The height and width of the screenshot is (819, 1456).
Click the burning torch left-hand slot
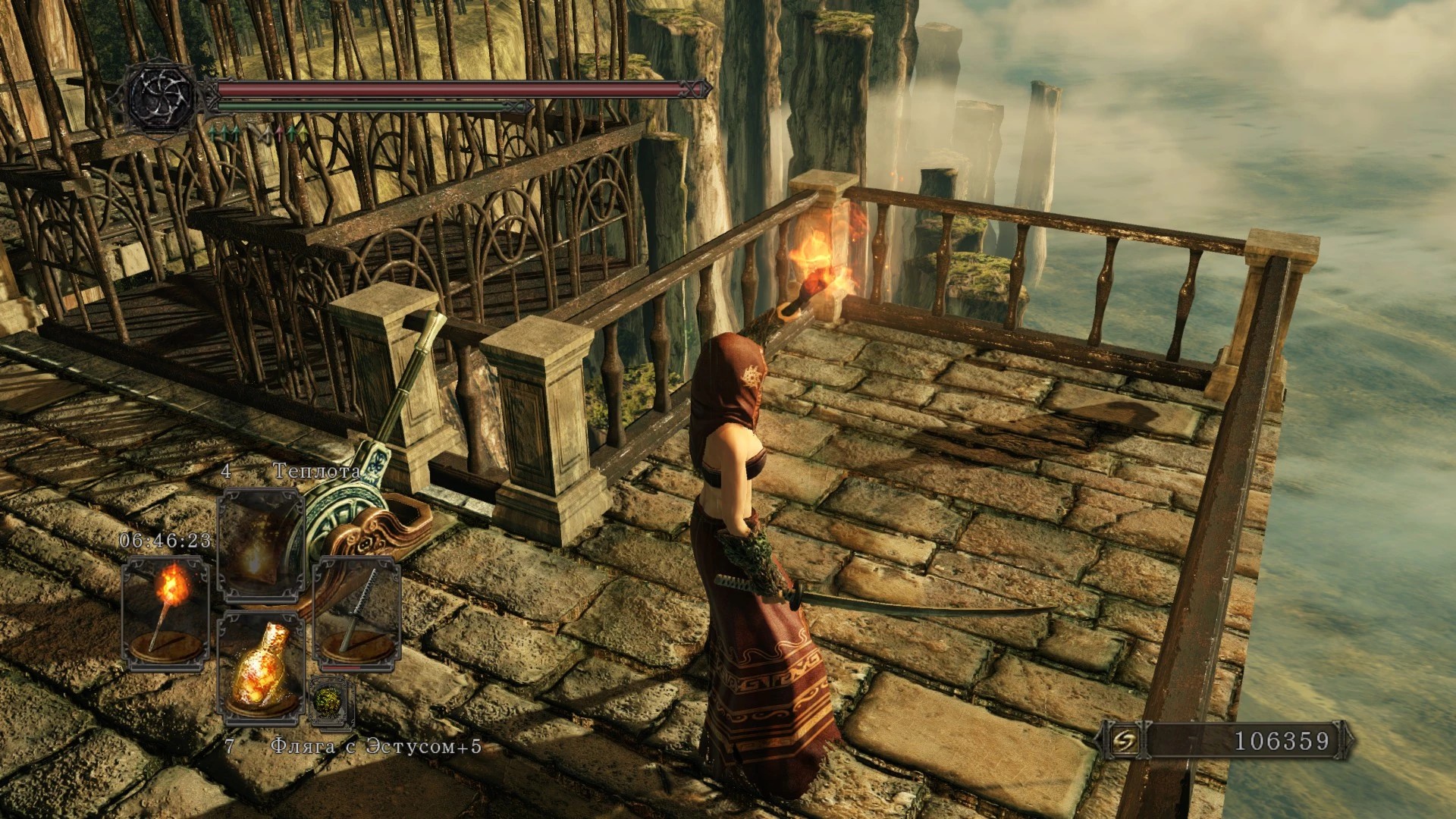point(165,614)
